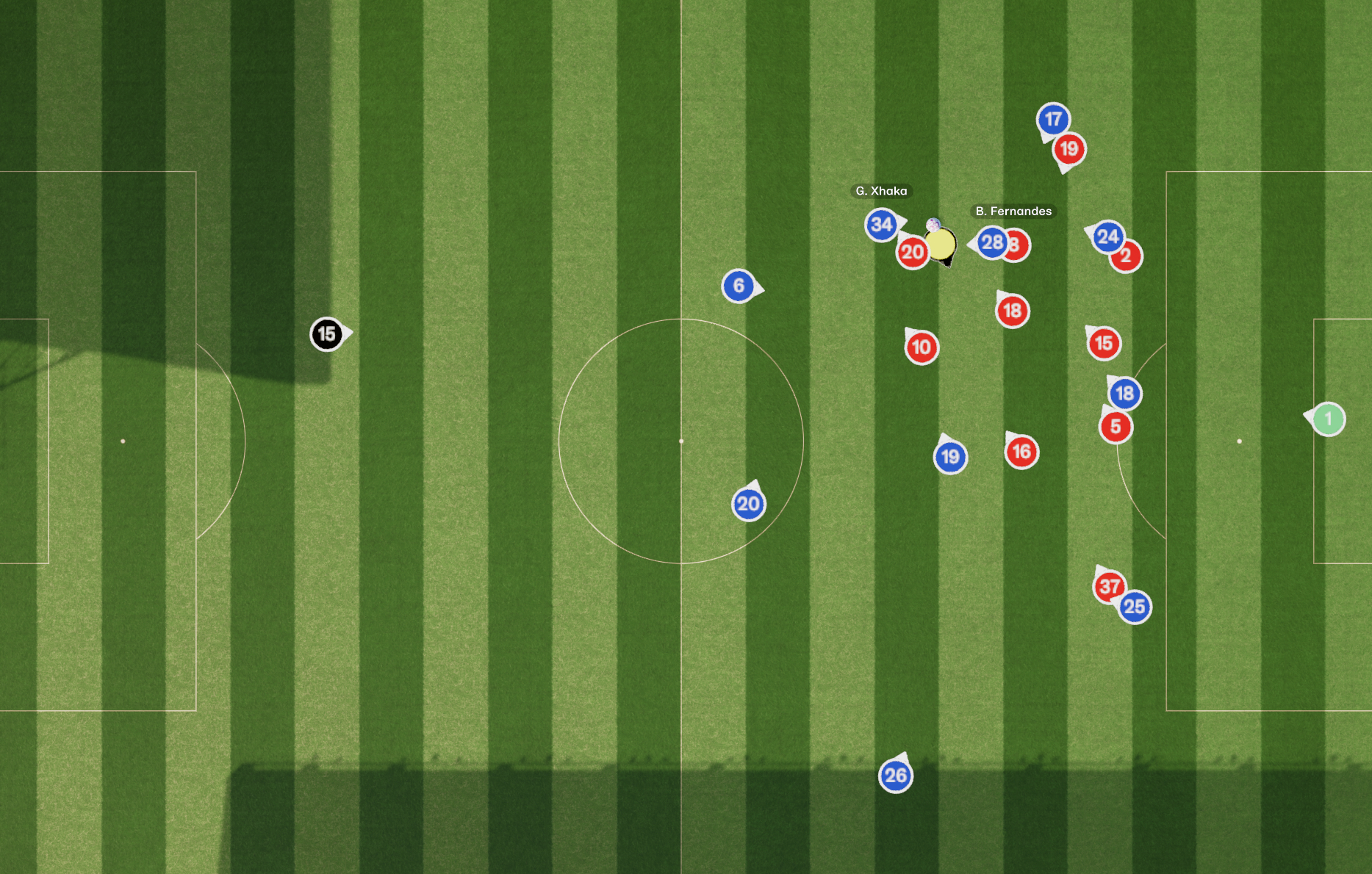Select the blue number 34 Xhaka marker

coord(881,225)
